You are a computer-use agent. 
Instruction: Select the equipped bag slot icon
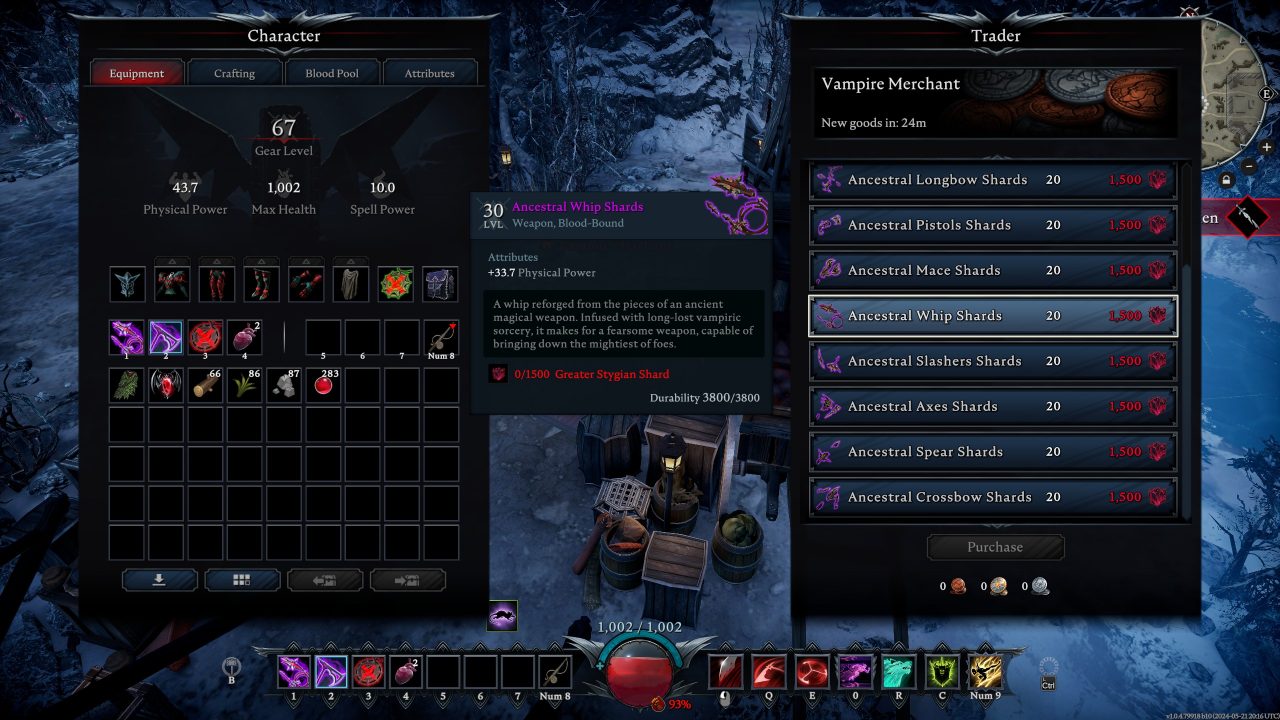pos(439,283)
